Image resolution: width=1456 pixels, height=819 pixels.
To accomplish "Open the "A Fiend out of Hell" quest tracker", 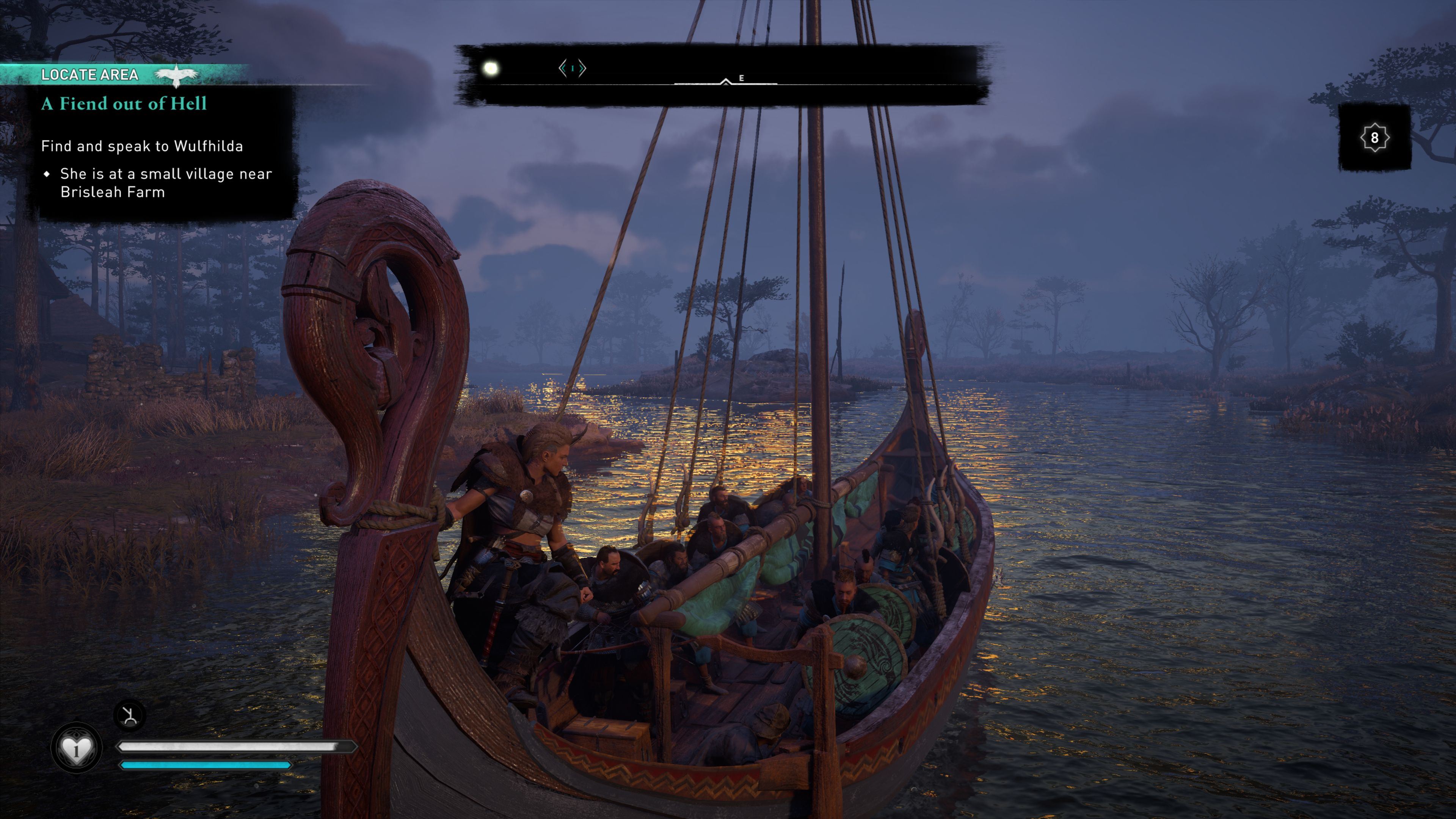I will click(124, 104).
